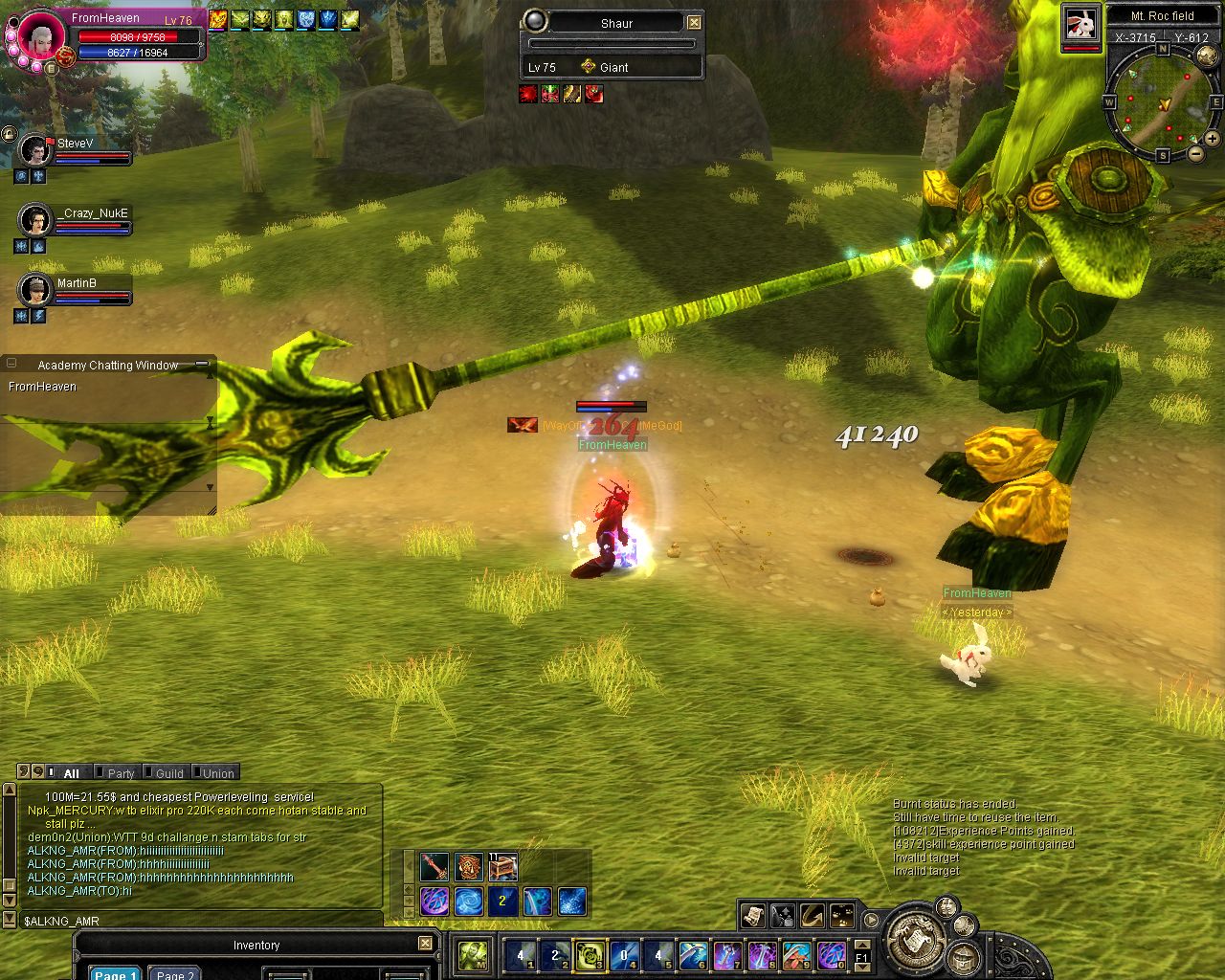Select party member SteveV

tap(36, 150)
